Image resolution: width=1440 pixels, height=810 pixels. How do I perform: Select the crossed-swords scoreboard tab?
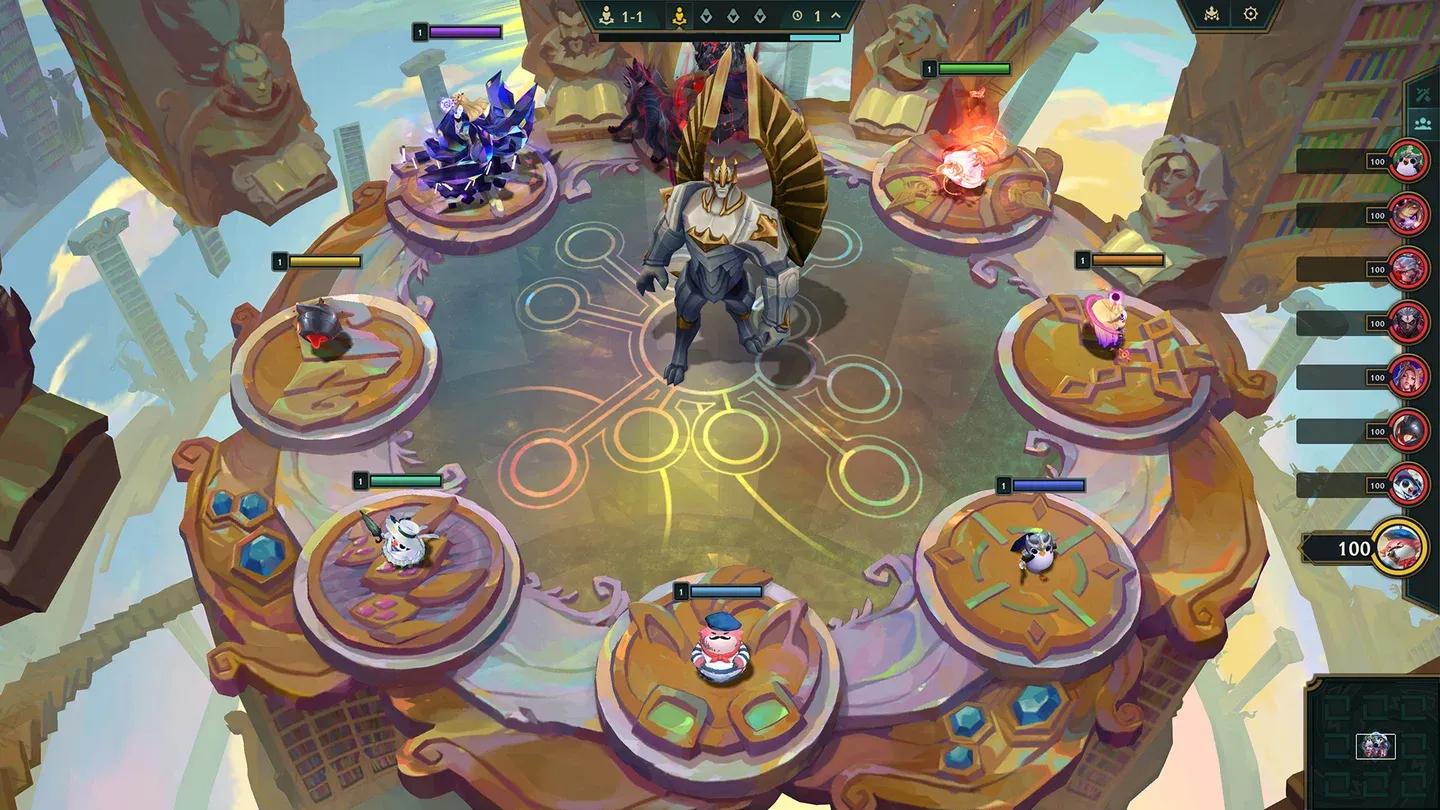click(1423, 94)
